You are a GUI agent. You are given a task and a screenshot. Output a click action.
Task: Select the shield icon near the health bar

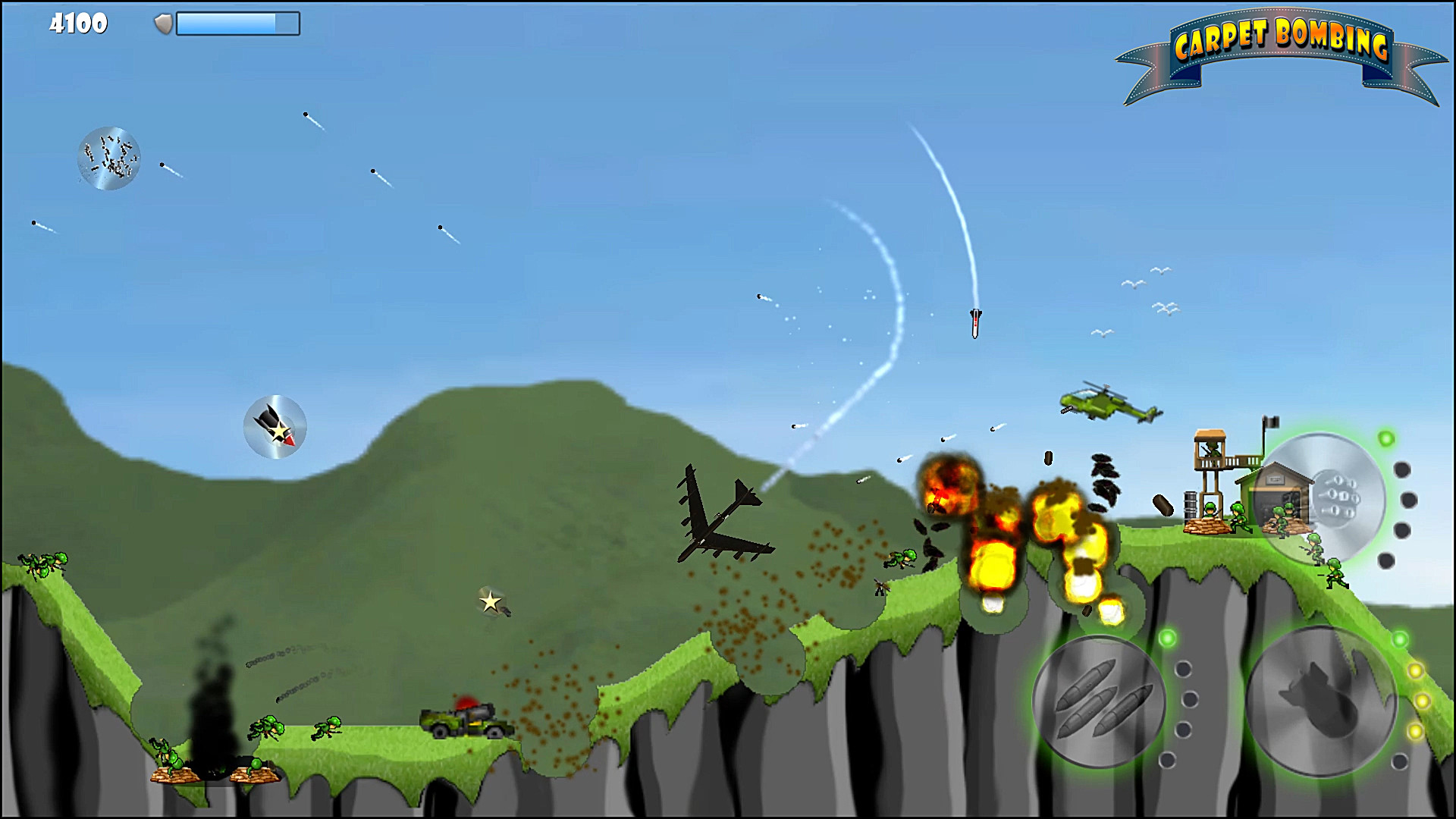162,24
